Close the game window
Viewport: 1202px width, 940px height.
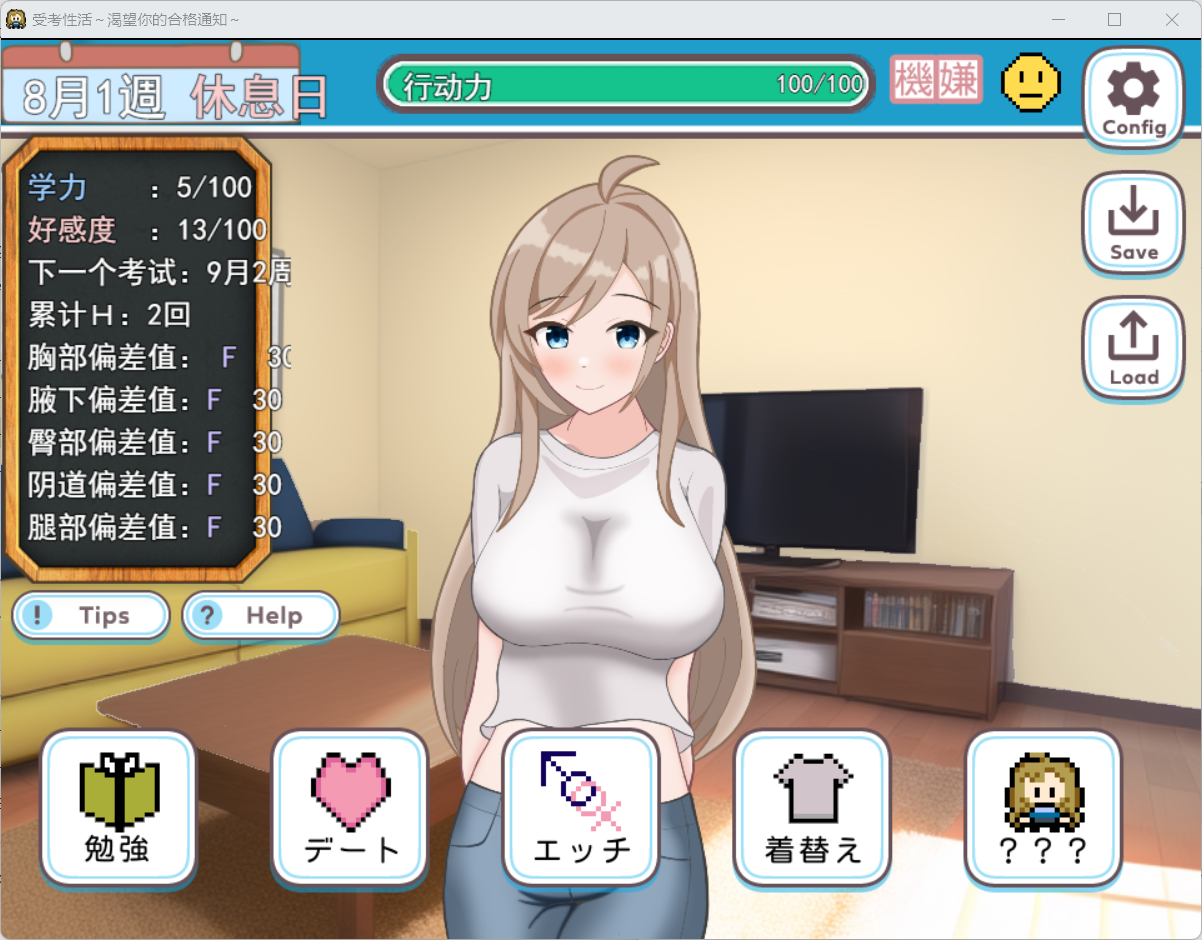[x=1172, y=19]
